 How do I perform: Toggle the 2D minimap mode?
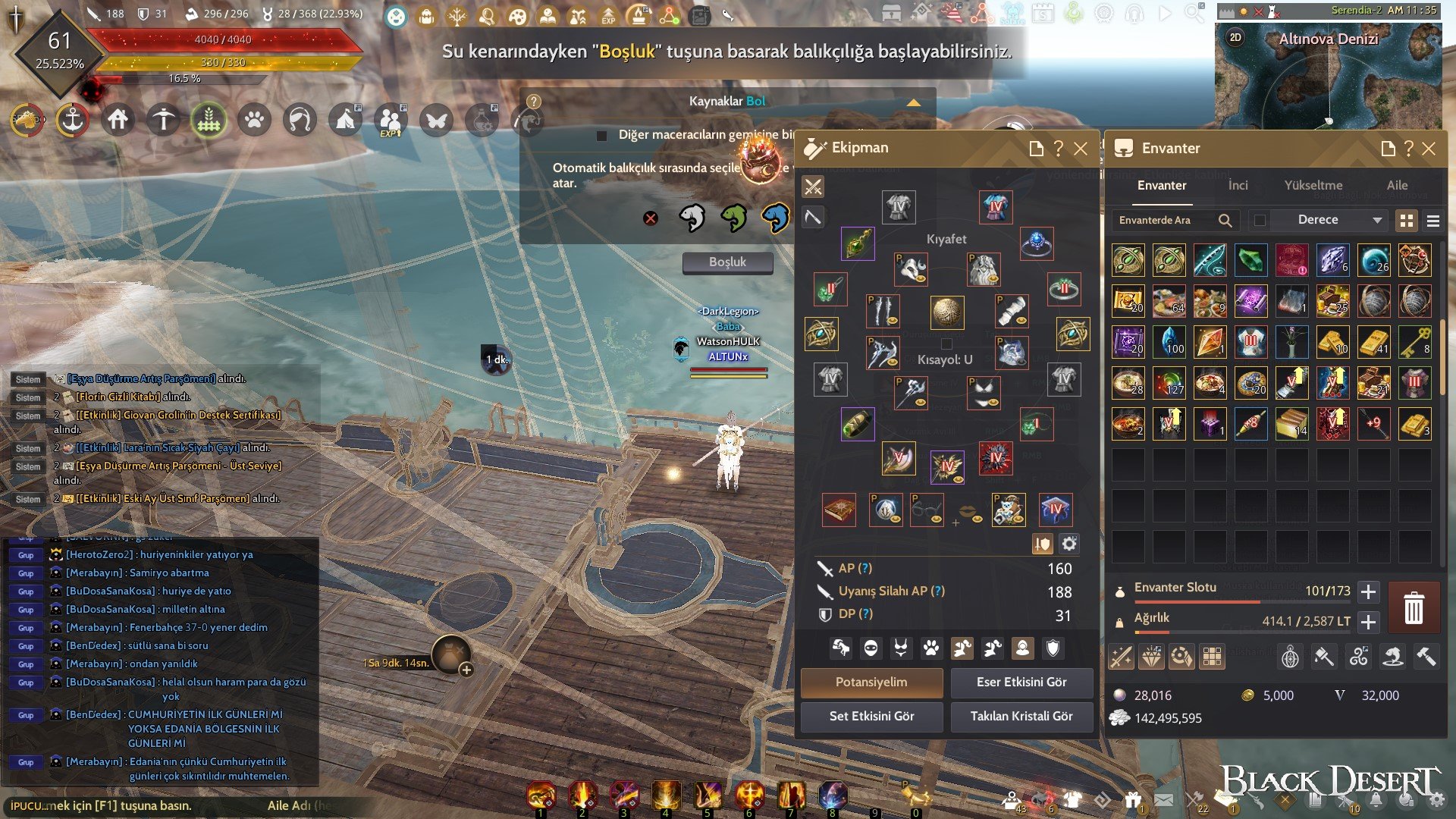pyautogui.click(x=1235, y=38)
